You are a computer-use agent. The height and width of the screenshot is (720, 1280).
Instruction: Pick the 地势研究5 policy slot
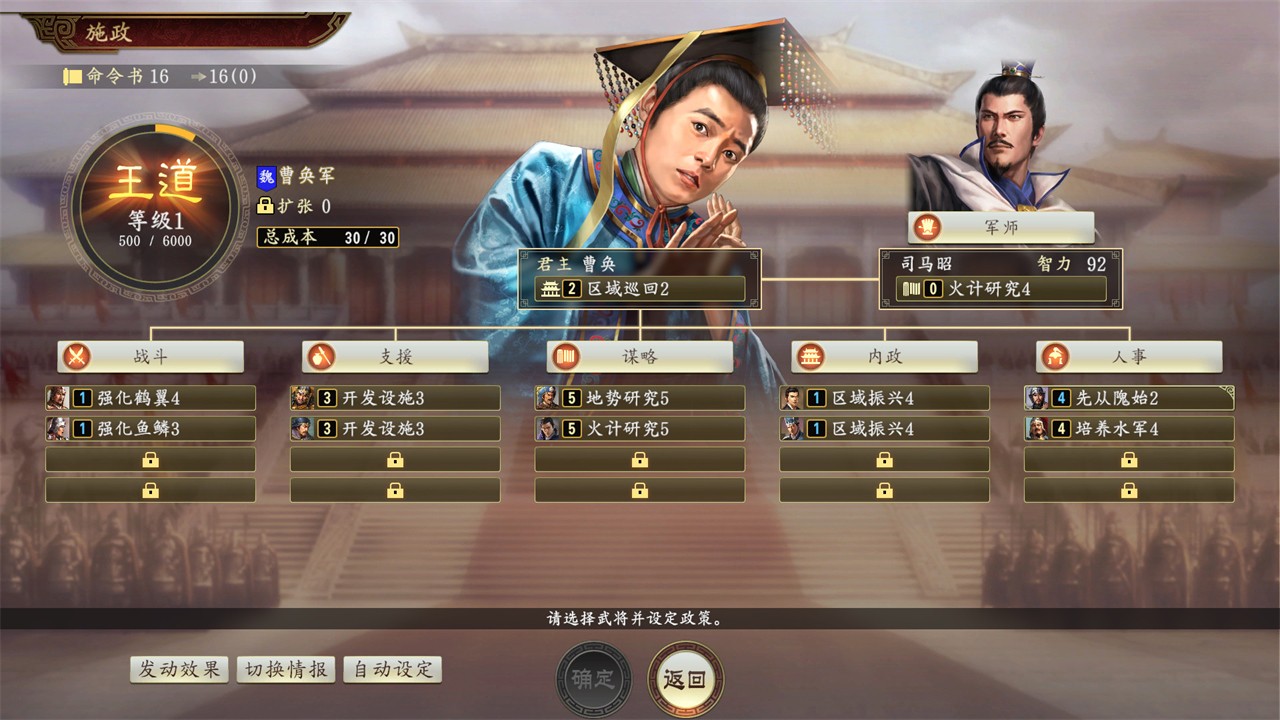640,398
